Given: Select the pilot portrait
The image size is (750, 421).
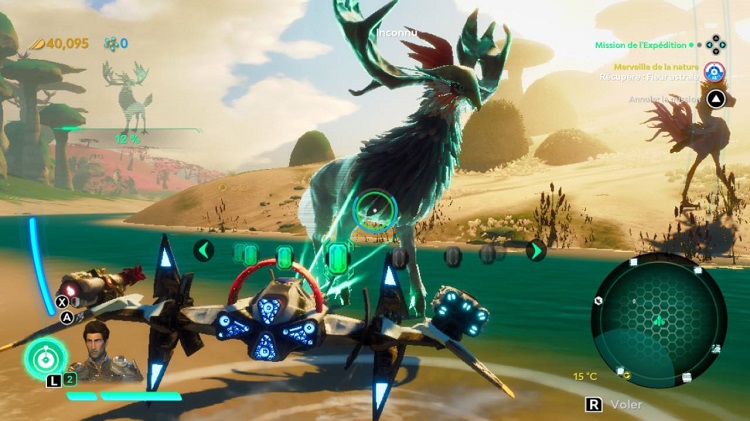Looking at the screenshot, I should (x=96, y=350).
